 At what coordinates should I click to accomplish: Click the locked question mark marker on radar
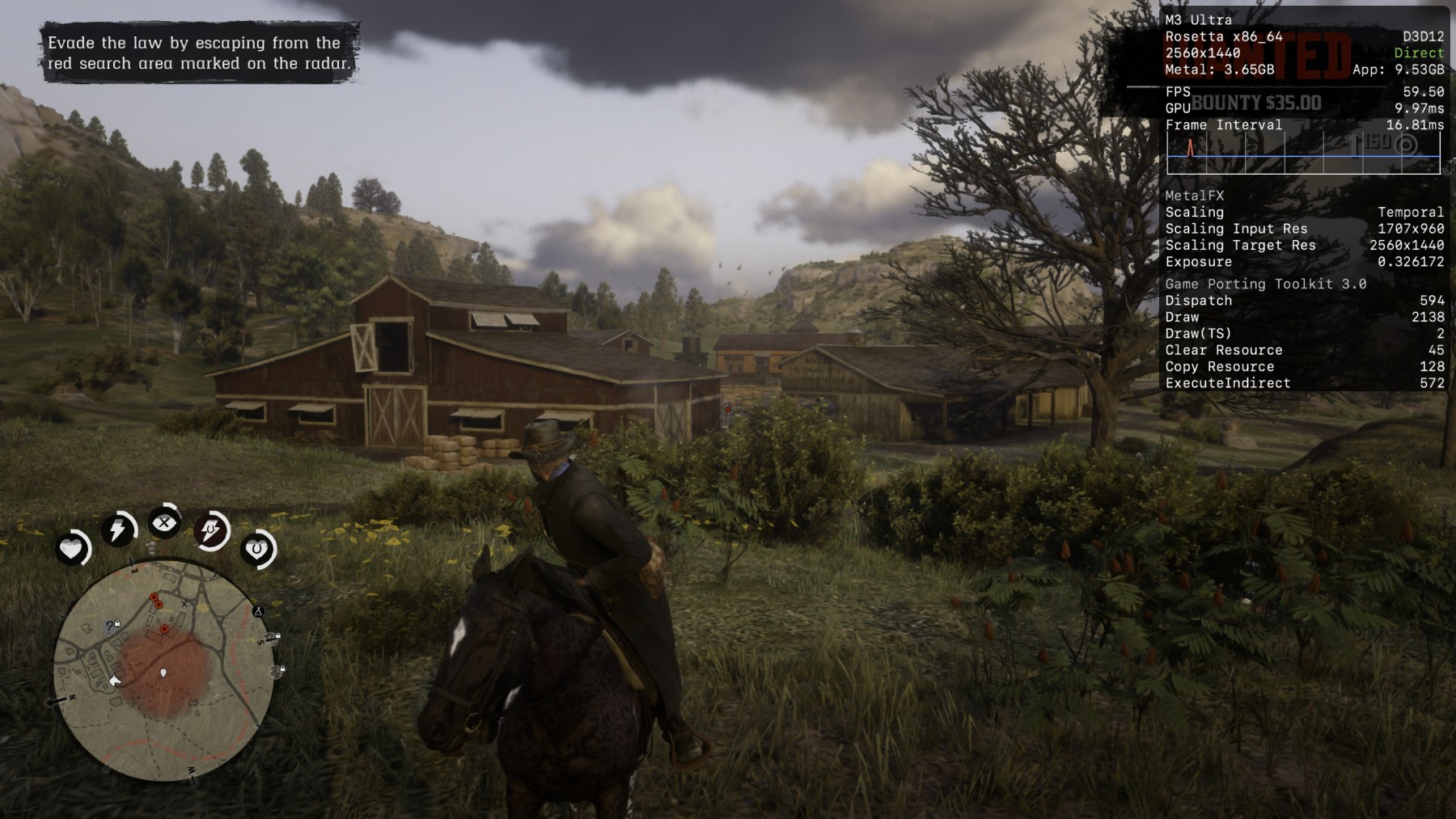tap(112, 626)
